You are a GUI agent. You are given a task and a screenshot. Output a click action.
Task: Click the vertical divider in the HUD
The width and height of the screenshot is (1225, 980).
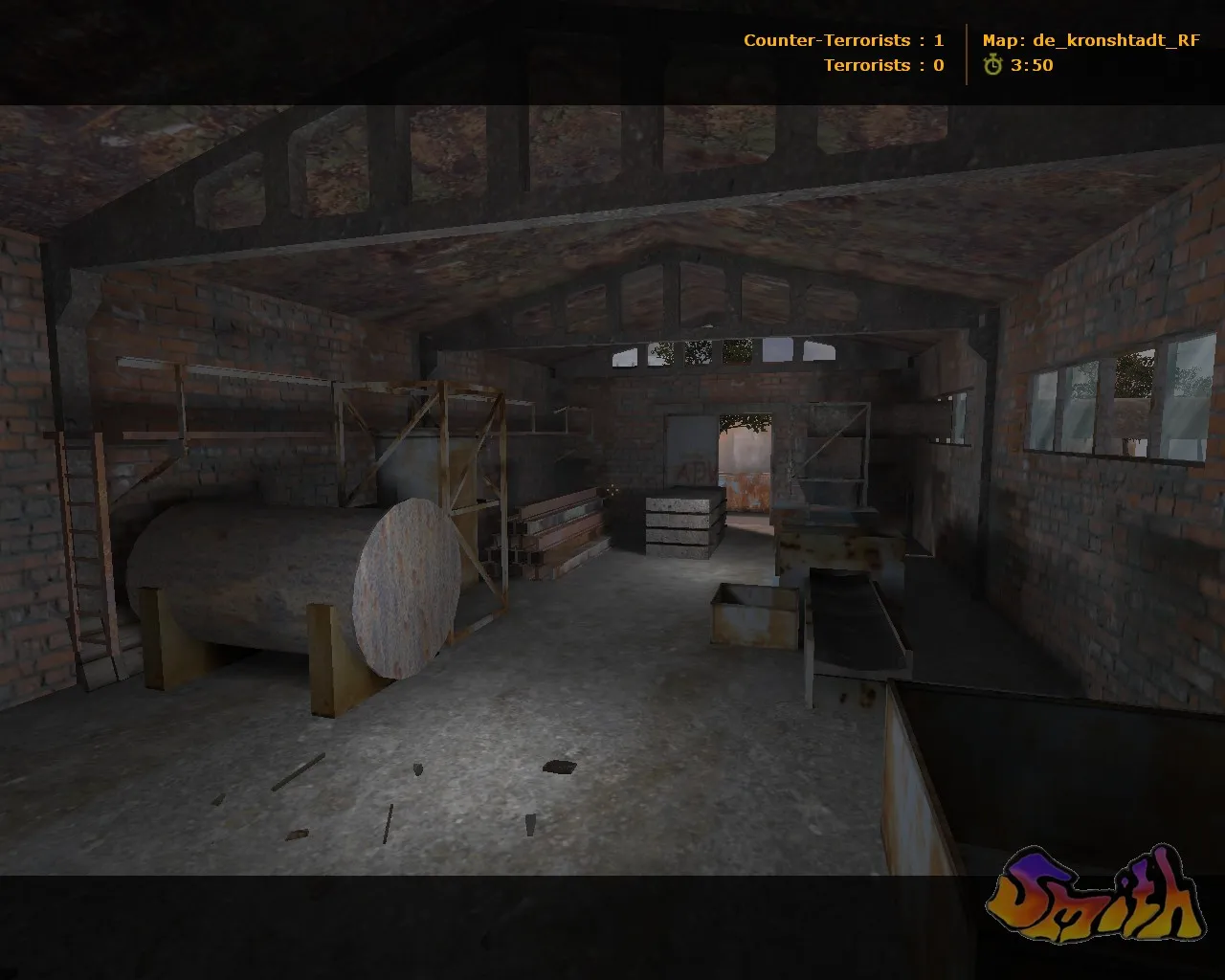pos(967,53)
